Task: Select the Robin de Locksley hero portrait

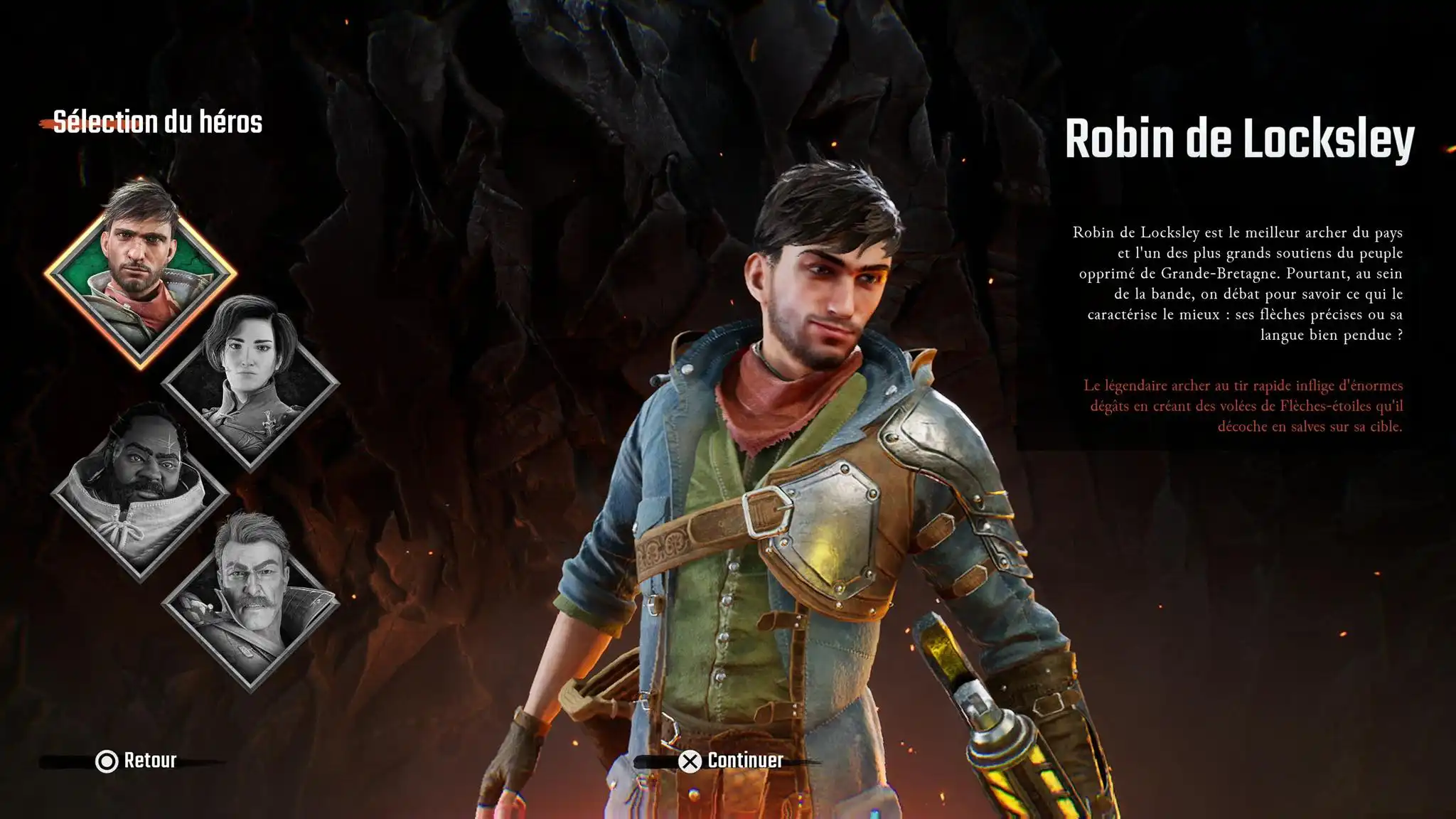Action: (140, 274)
